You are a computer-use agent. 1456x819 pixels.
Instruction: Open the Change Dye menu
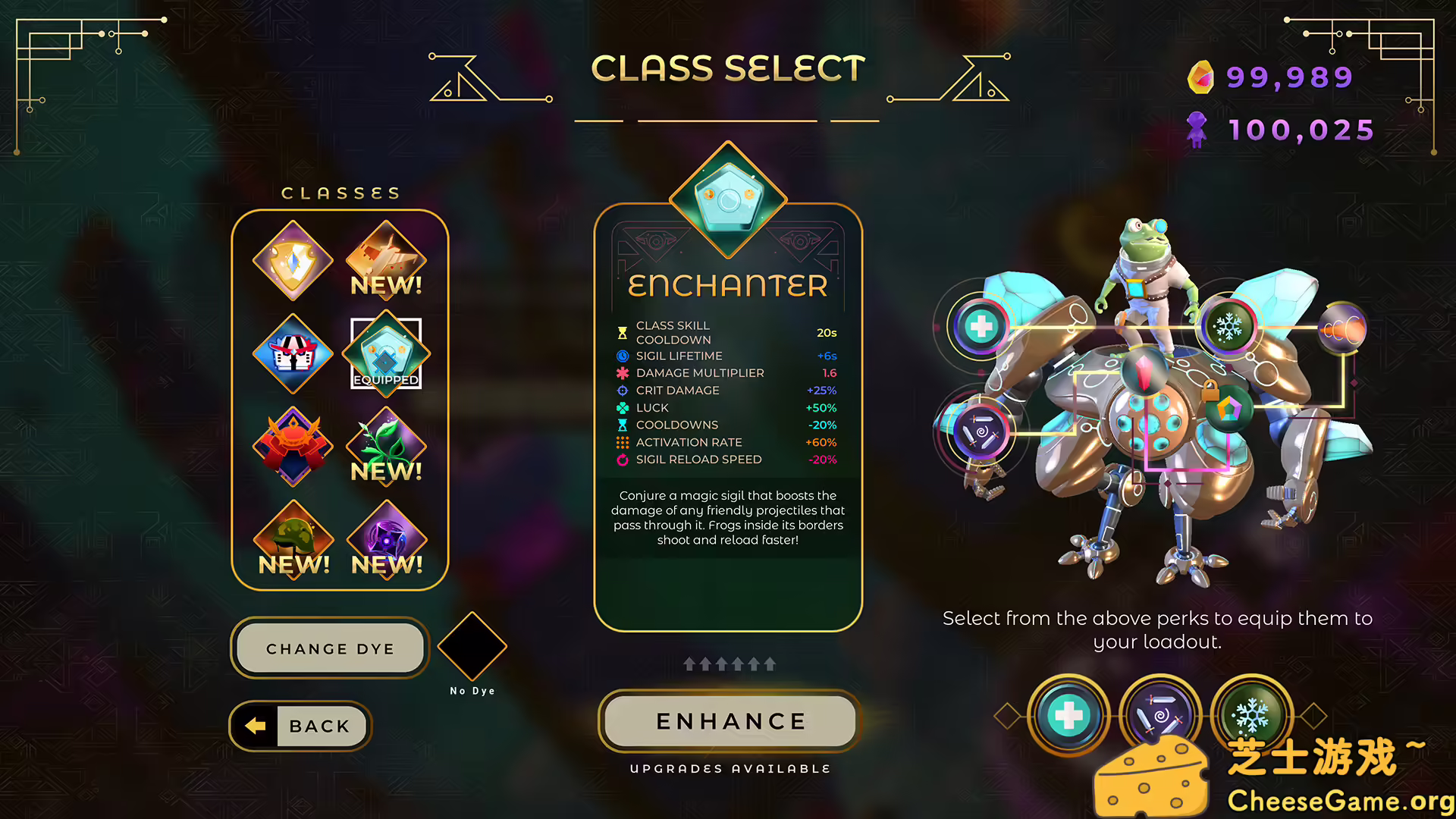tap(330, 648)
